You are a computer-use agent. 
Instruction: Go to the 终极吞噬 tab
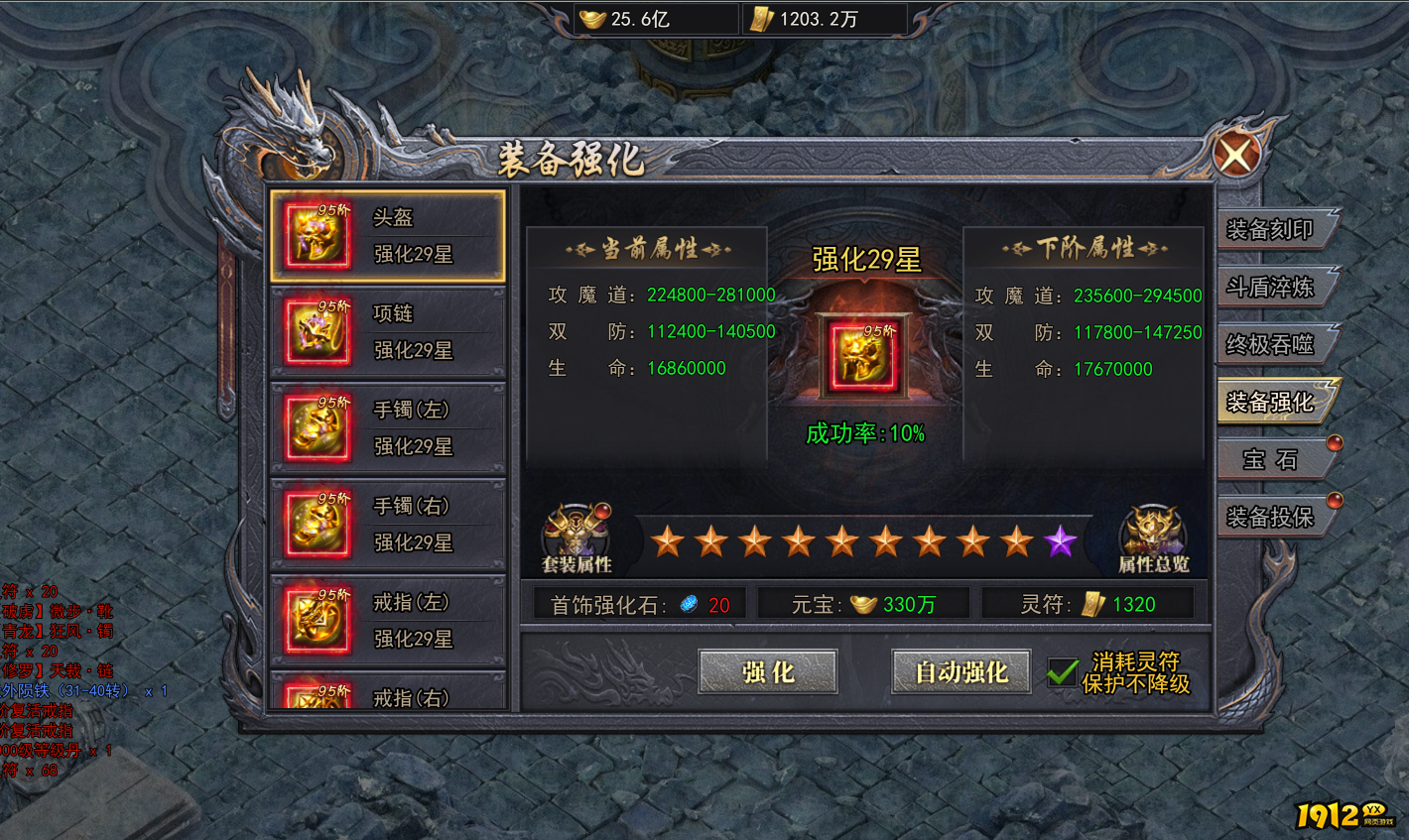point(1270,344)
